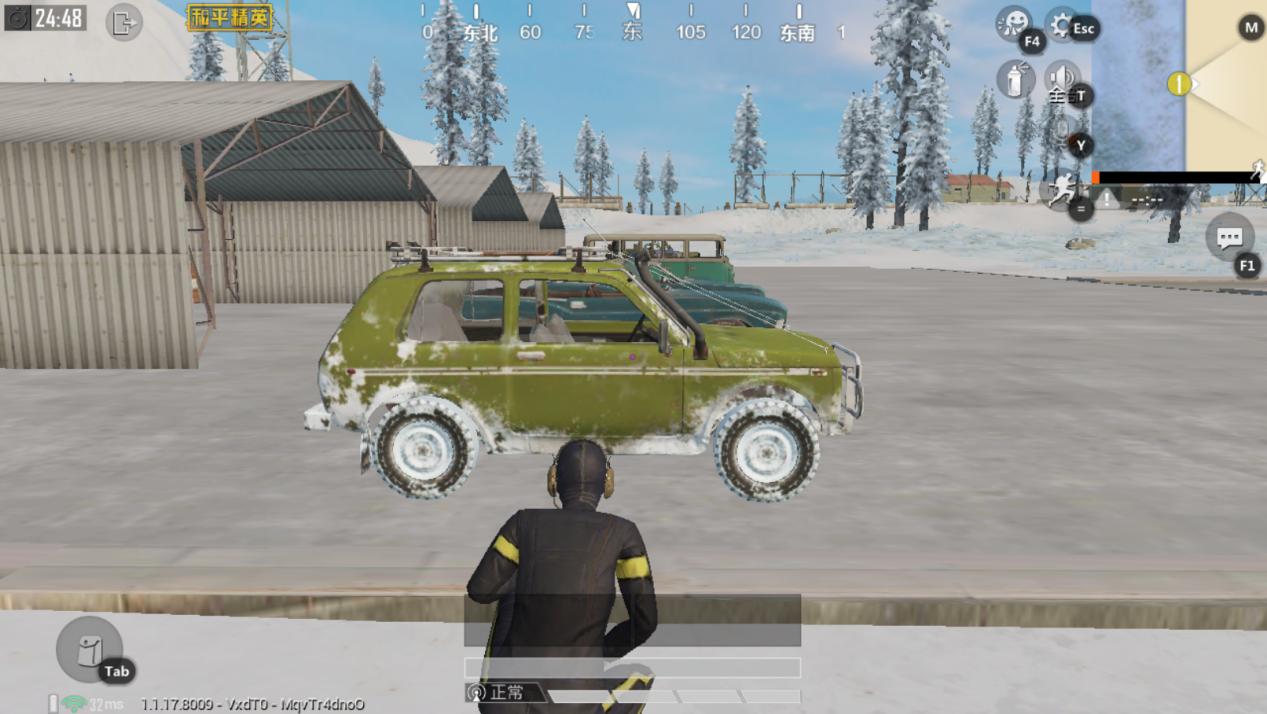The image size is (1267, 714).
Task: Expand the minimap
Action: 1178,85
